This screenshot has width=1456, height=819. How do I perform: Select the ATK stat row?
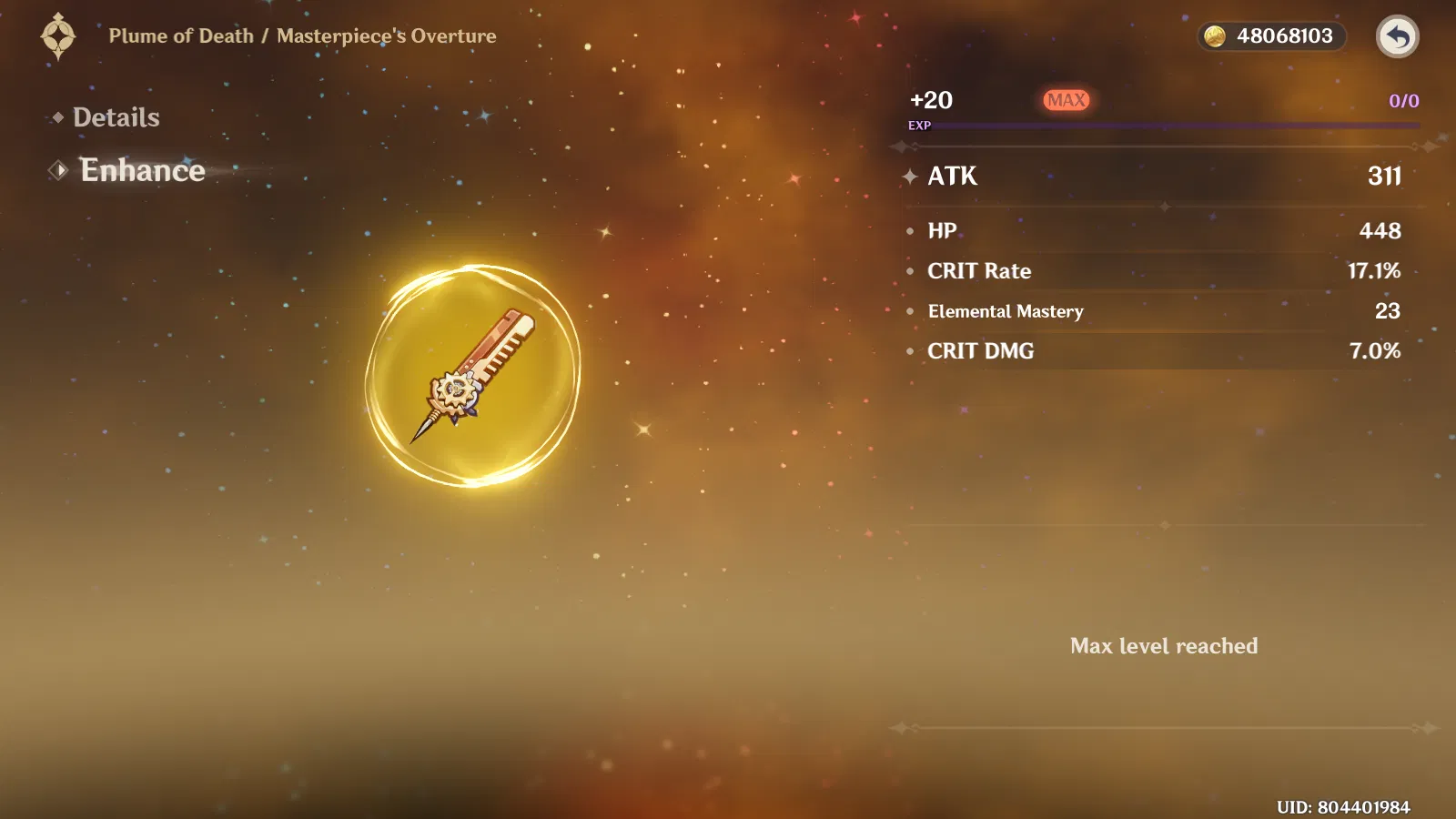pyautogui.click(x=952, y=177)
